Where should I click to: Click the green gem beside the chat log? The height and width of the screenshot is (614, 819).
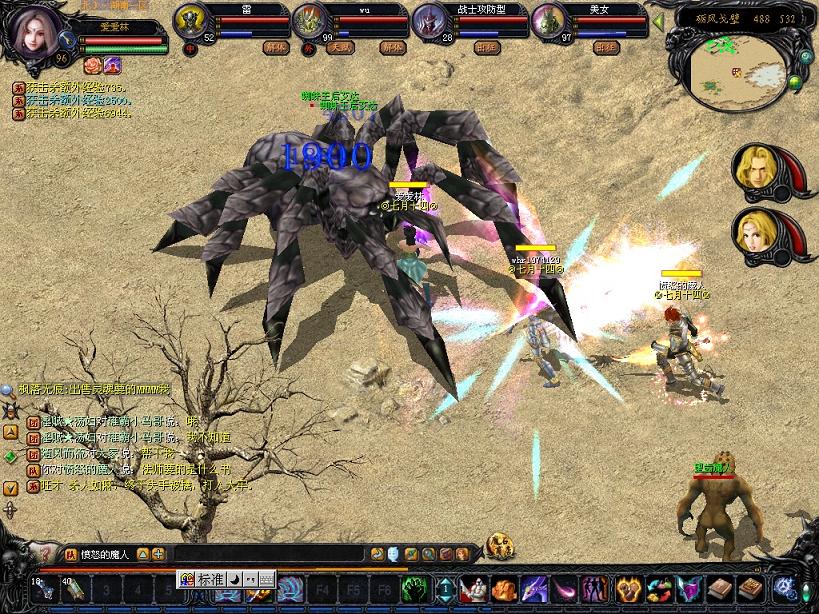pyautogui.click(x=10, y=456)
